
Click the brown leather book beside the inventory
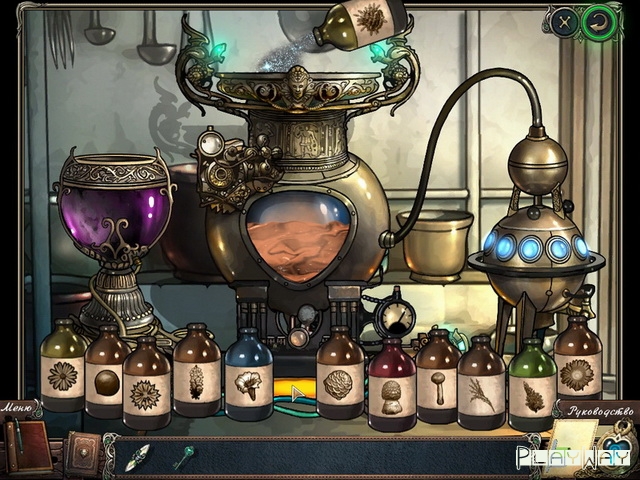click(x=82, y=453)
